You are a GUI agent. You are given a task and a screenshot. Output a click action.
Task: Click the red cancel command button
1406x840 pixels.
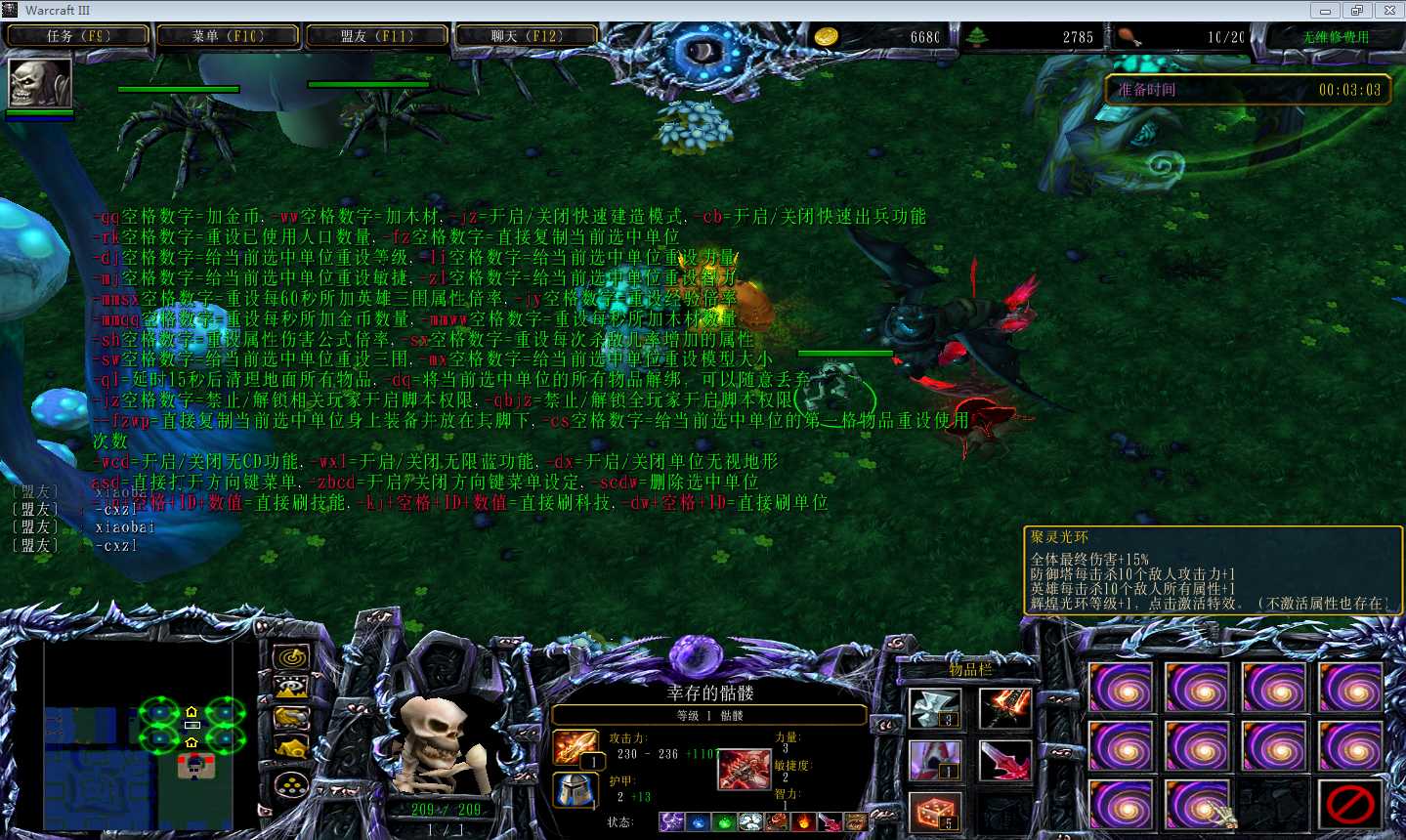1351,806
